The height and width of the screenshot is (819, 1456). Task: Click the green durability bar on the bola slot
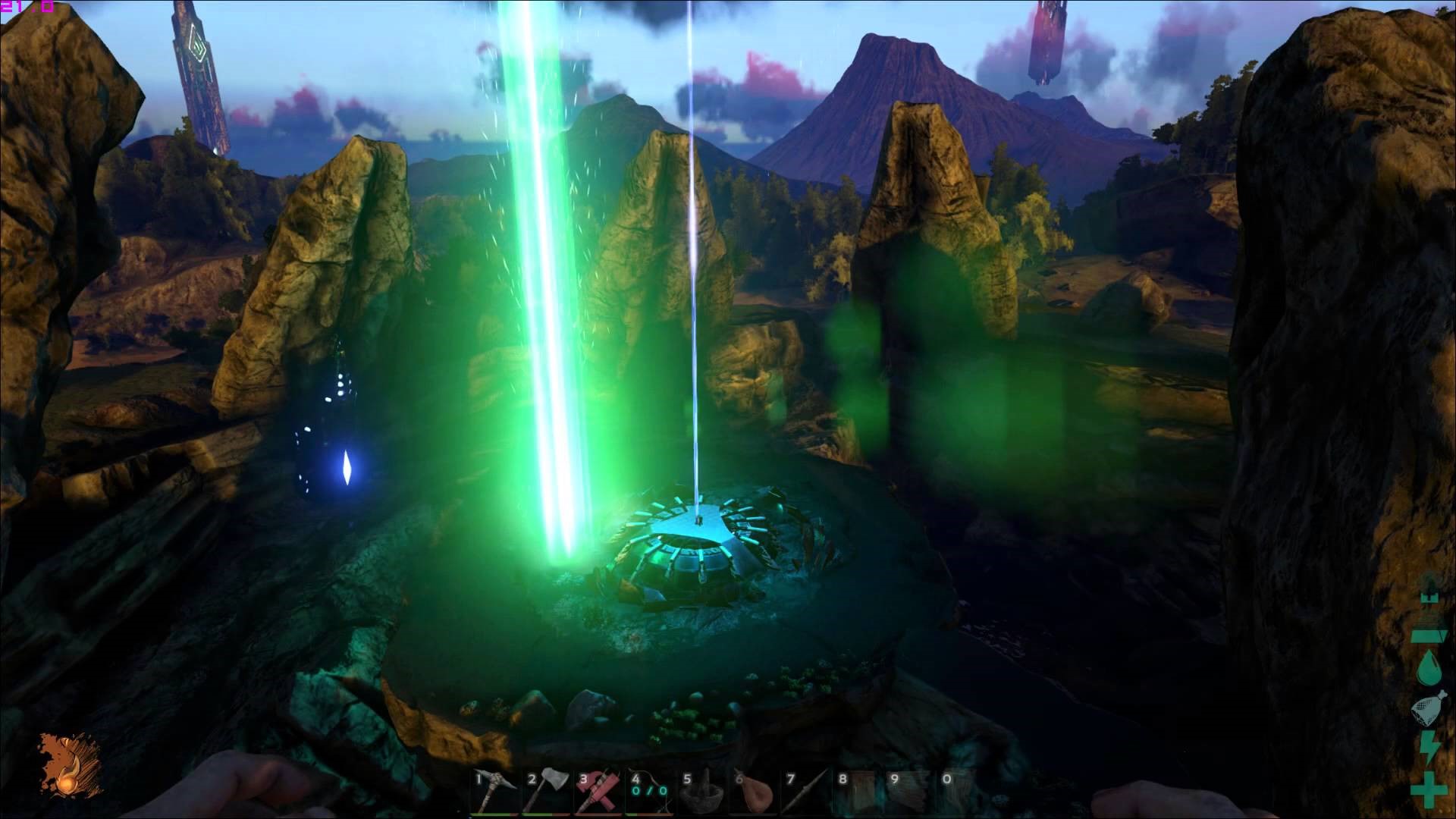[633, 814]
